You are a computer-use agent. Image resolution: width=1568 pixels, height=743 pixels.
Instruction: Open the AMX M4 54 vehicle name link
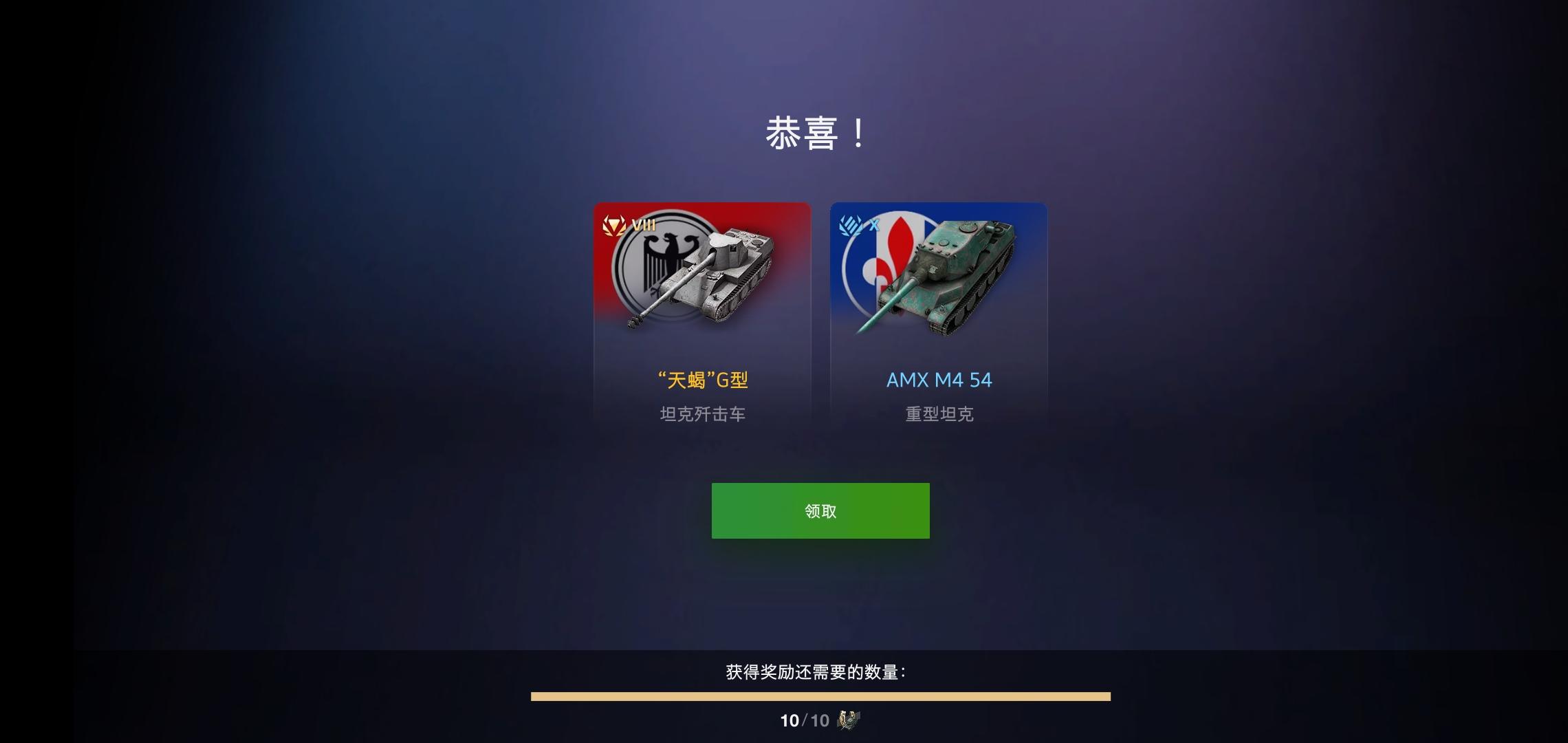pos(939,379)
